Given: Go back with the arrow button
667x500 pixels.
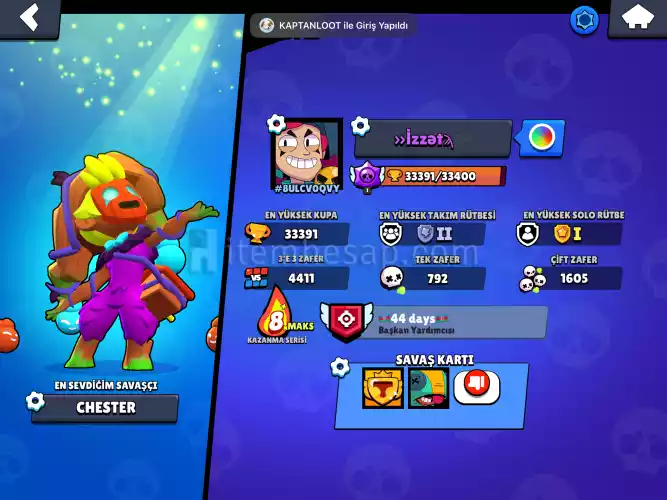Looking at the screenshot, I should pos(30,17).
